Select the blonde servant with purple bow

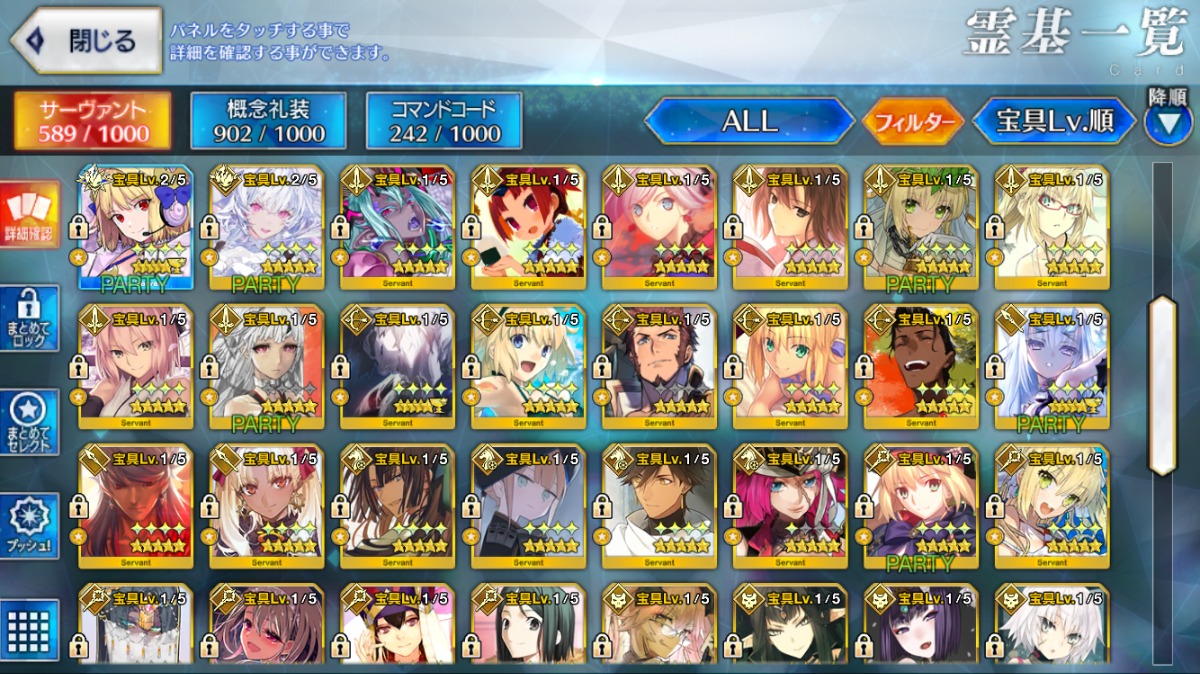point(136,228)
